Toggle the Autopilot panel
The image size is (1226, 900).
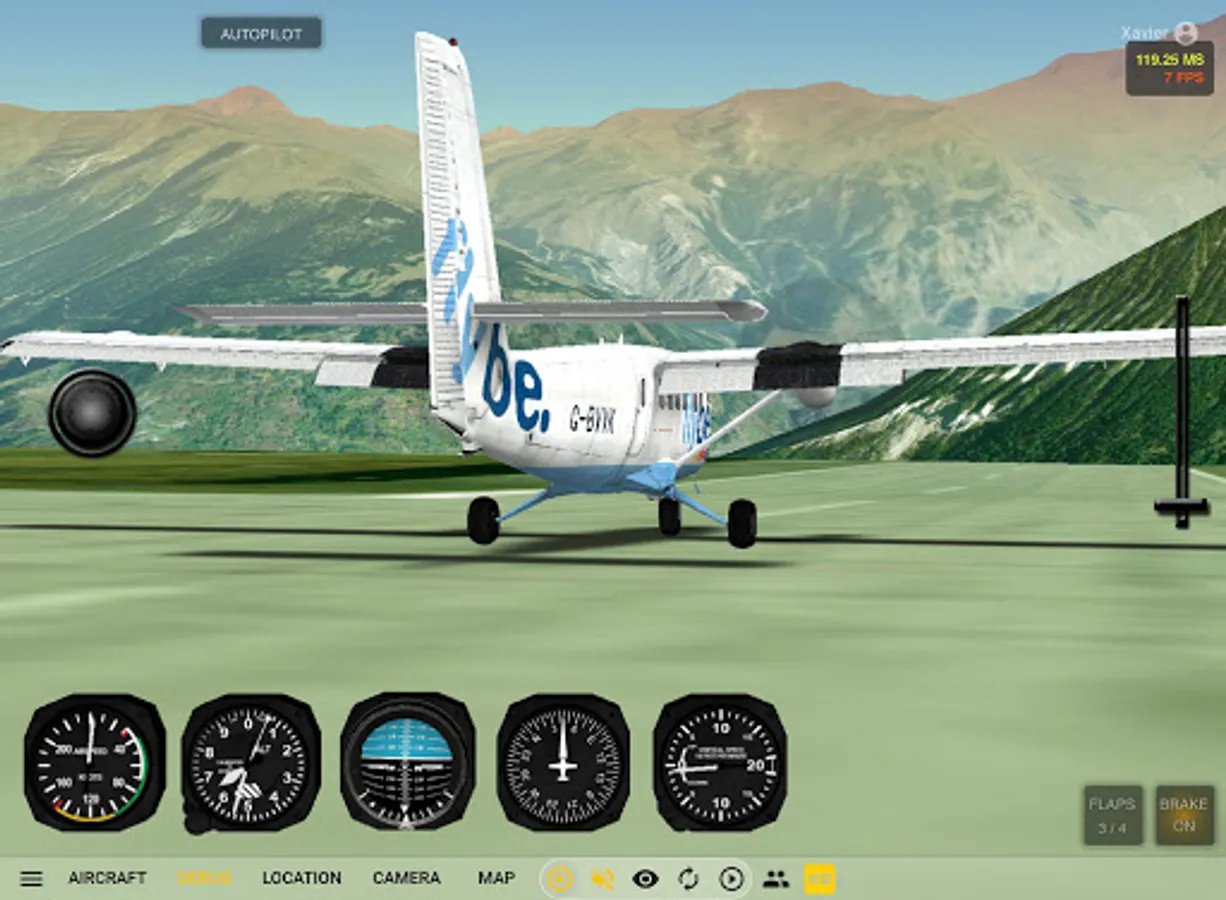pyautogui.click(x=261, y=33)
